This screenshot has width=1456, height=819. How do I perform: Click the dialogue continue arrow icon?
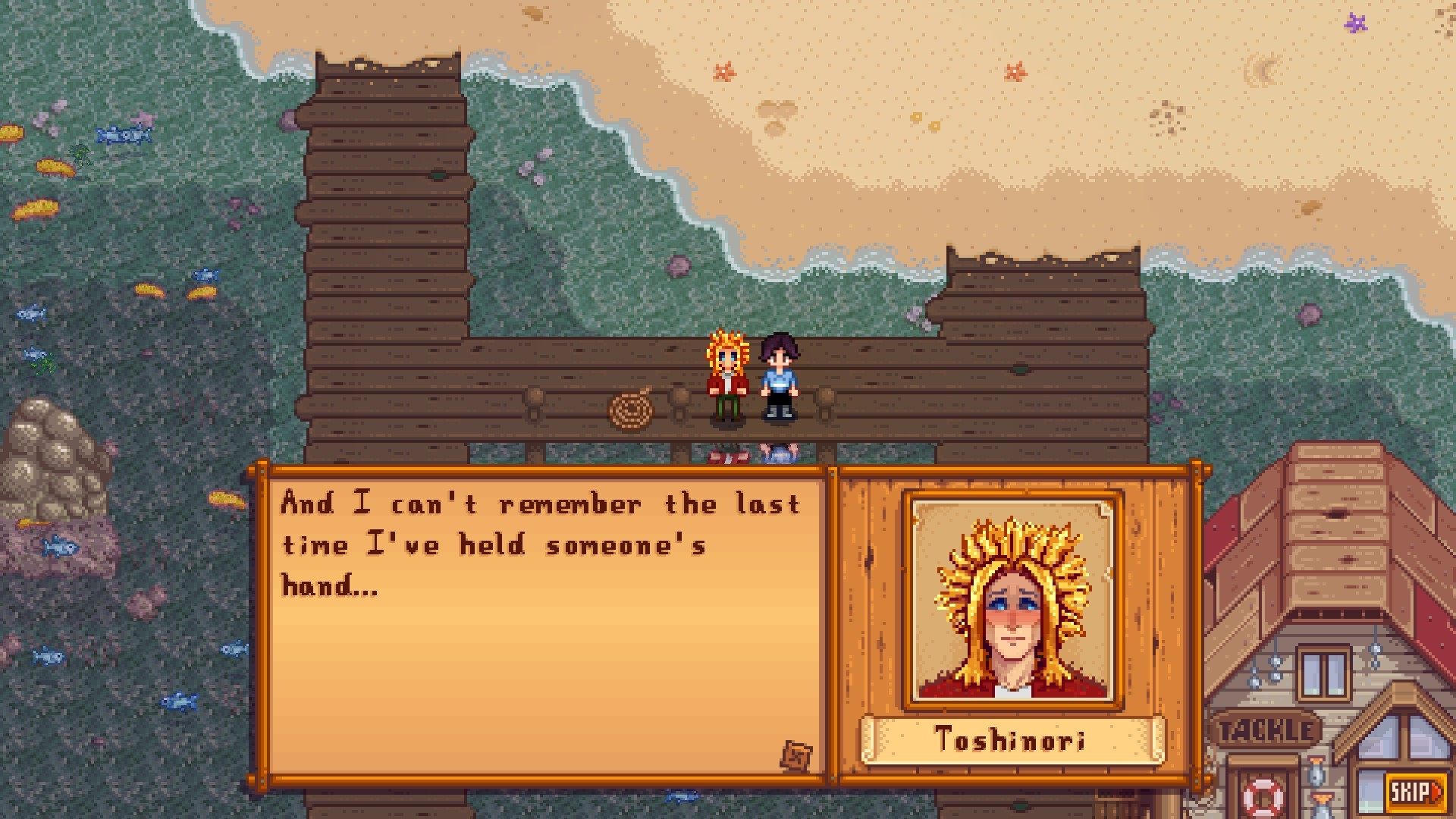[796, 756]
